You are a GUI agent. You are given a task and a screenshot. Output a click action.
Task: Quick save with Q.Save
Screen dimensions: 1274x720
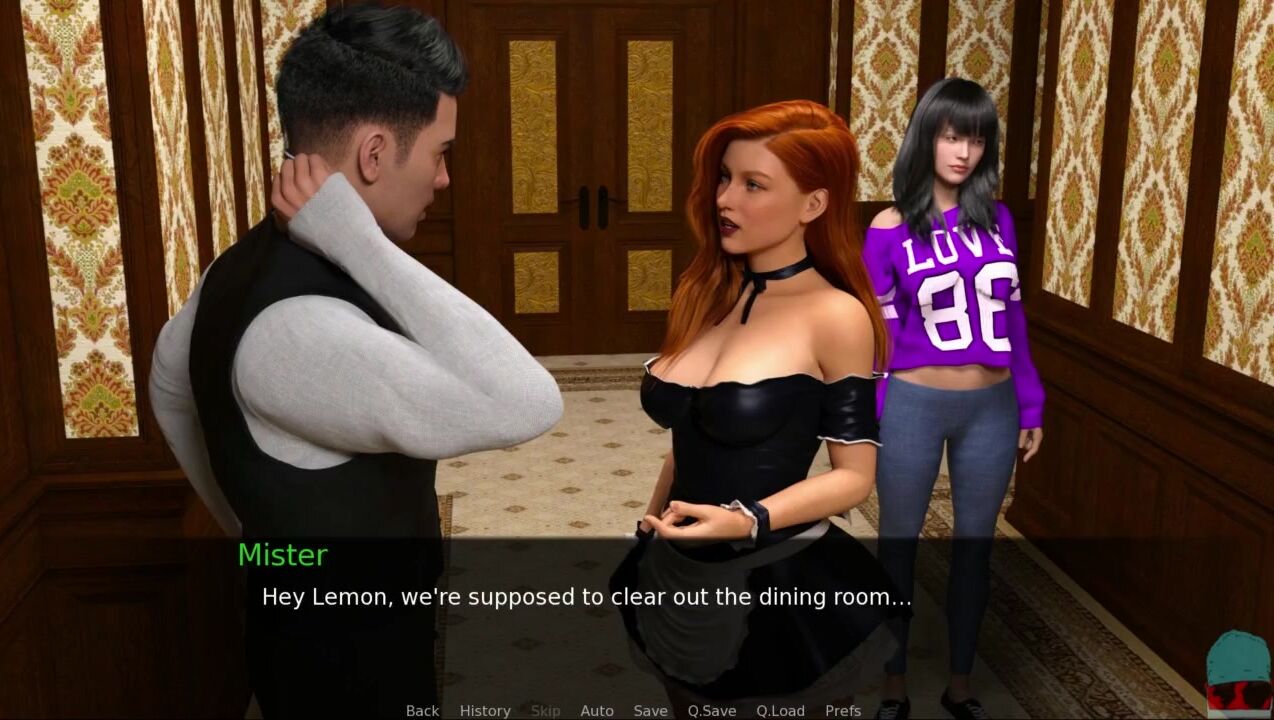(x=712, y=710)
